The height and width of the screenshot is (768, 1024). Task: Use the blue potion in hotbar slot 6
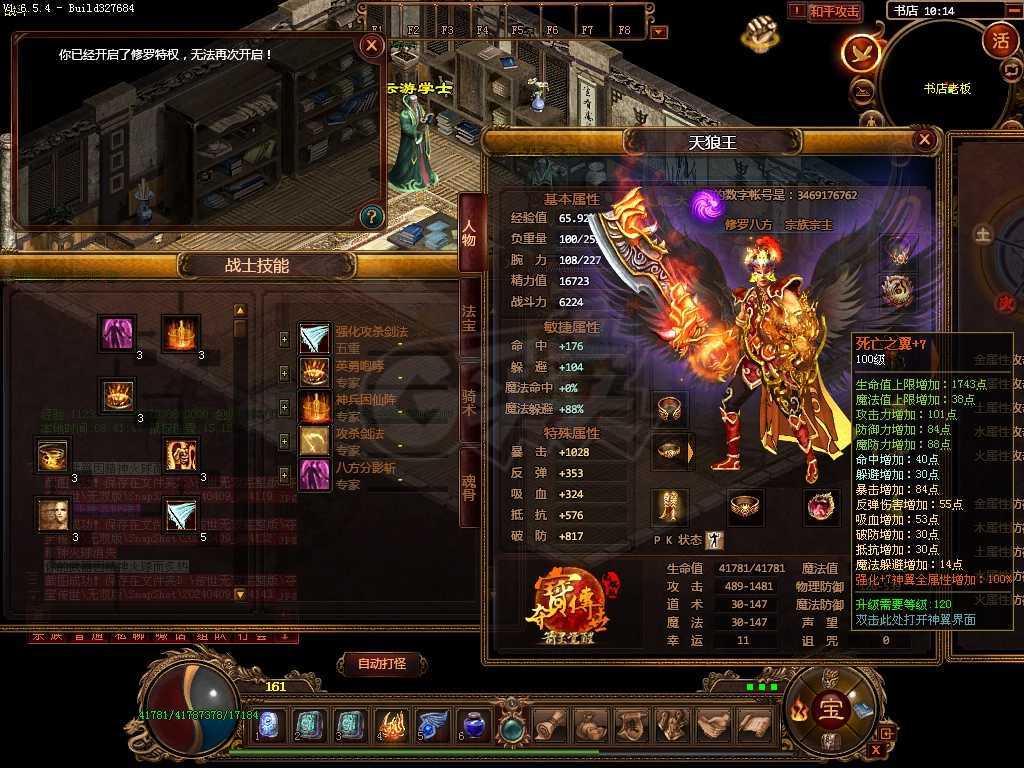(473, 725)
